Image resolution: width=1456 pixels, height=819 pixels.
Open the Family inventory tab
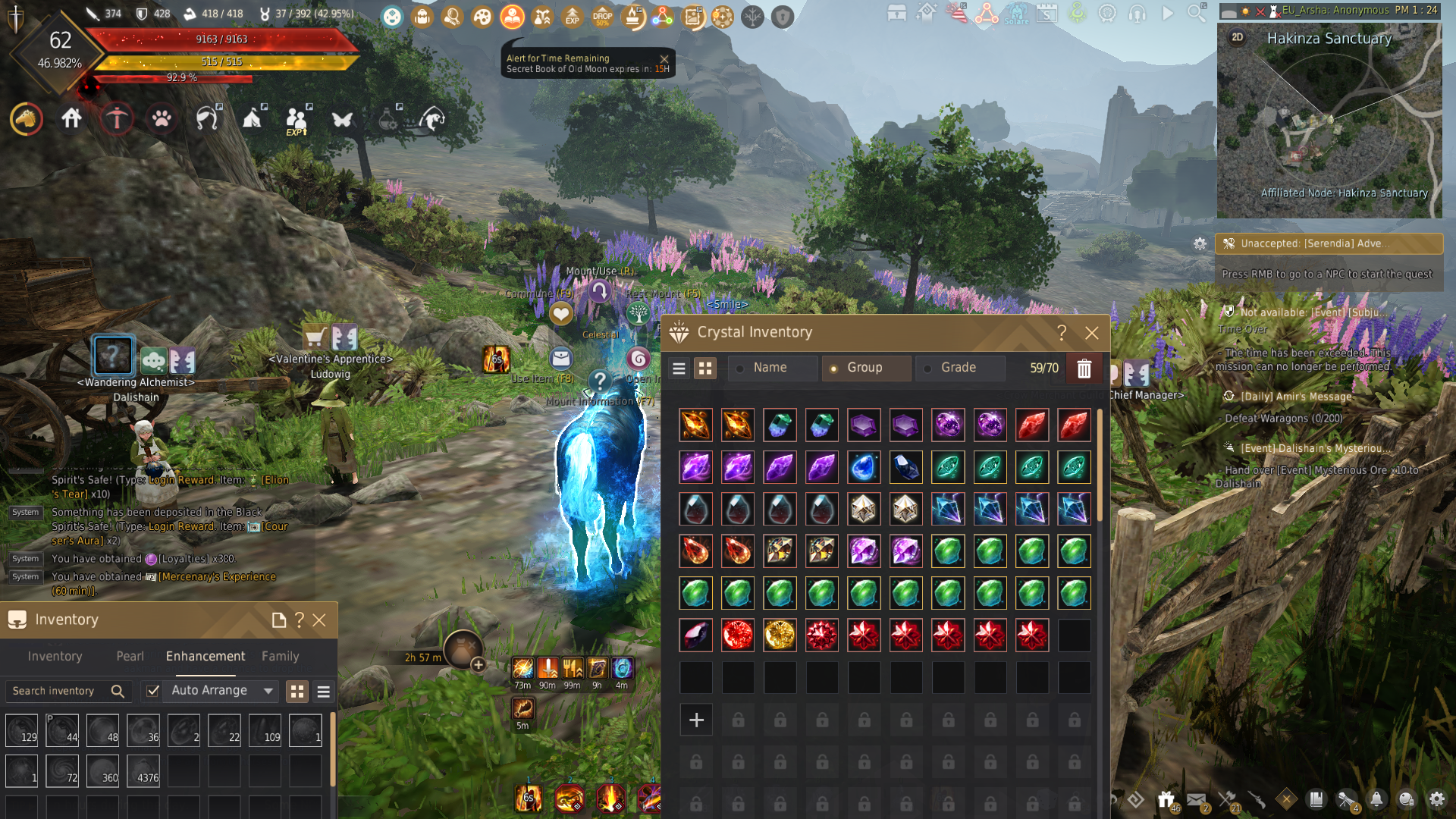tap(280, 656)
